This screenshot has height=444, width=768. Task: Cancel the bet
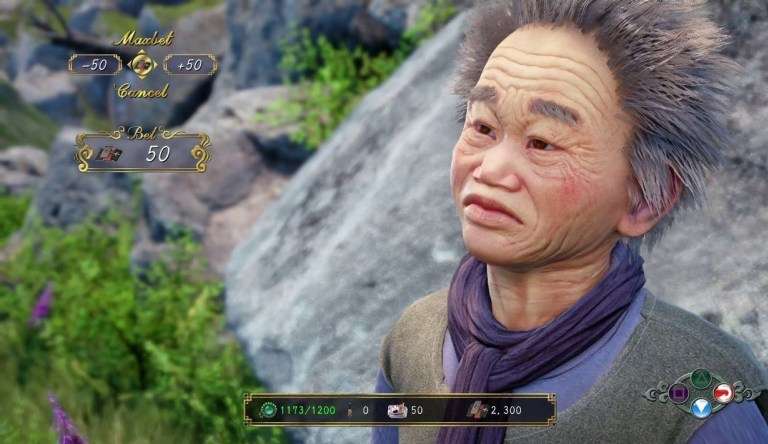142,90
